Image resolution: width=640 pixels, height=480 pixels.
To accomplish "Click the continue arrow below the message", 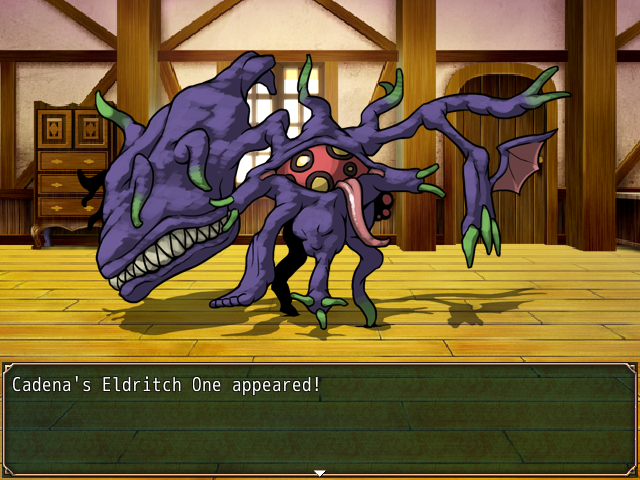I will click(320, 472).
